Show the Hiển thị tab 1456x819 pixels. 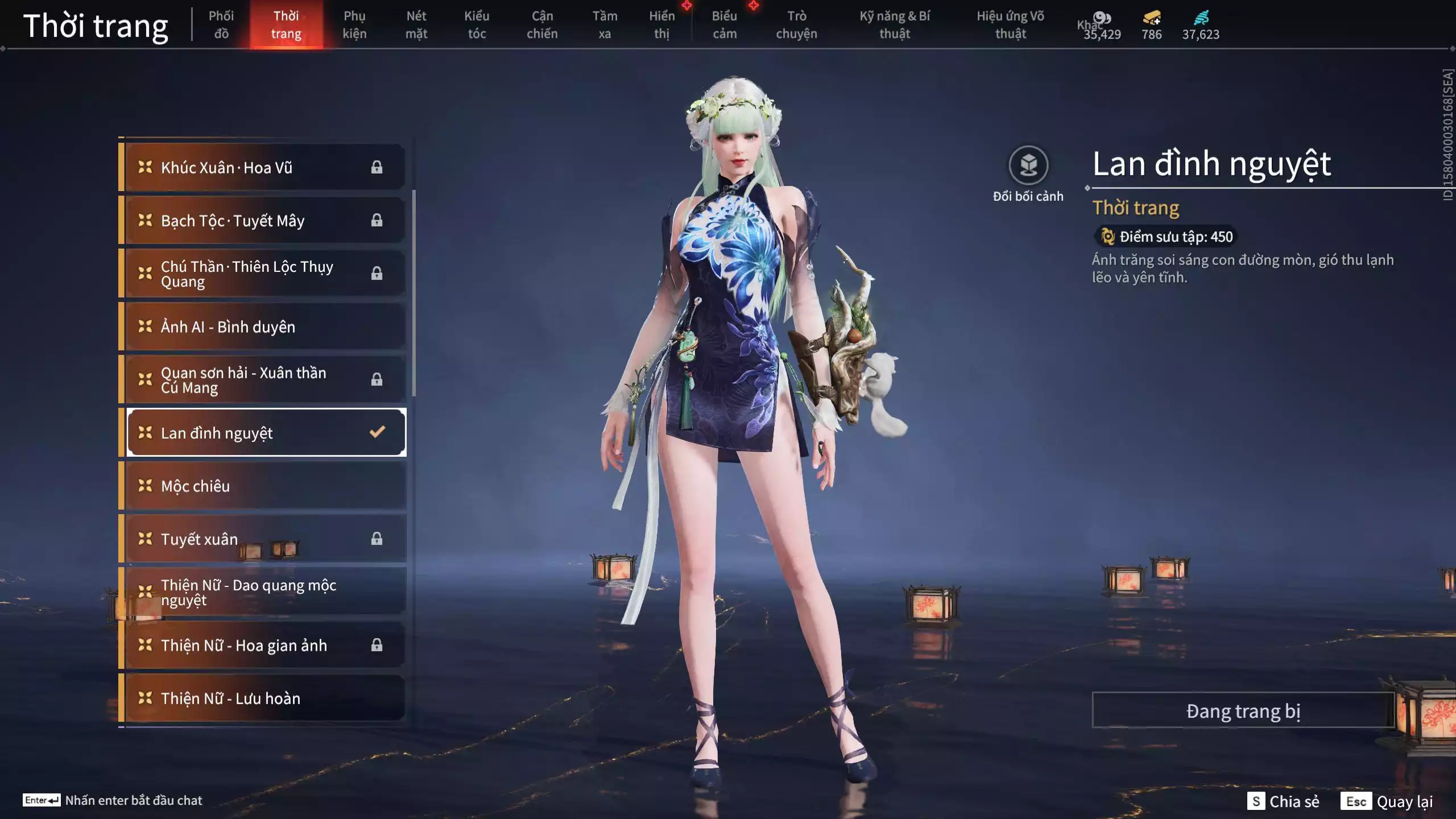[661, 25]
